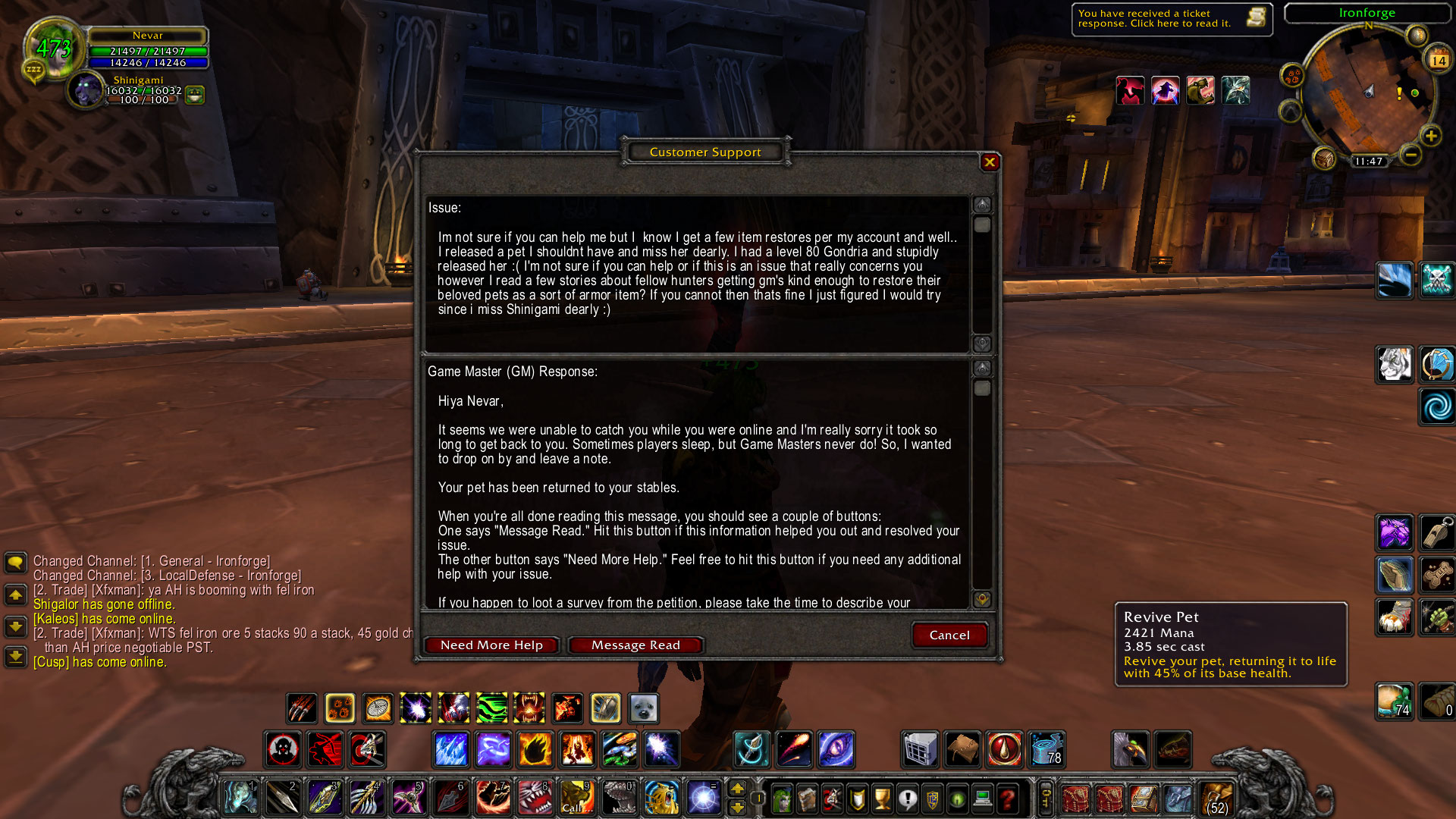Open the keyring on the bag bar
The image size is (1456, 819).
1045,799
